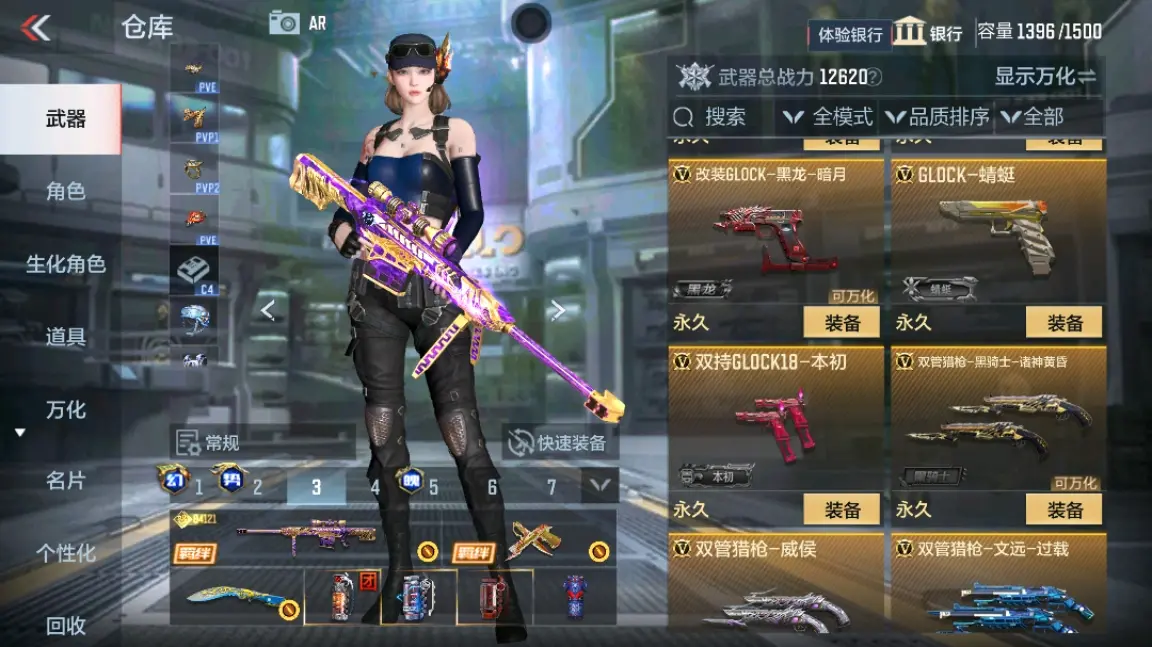This screenshot has width=1152, height=647.
Task: Open the 万化 tab
Action: coord(64,410)
